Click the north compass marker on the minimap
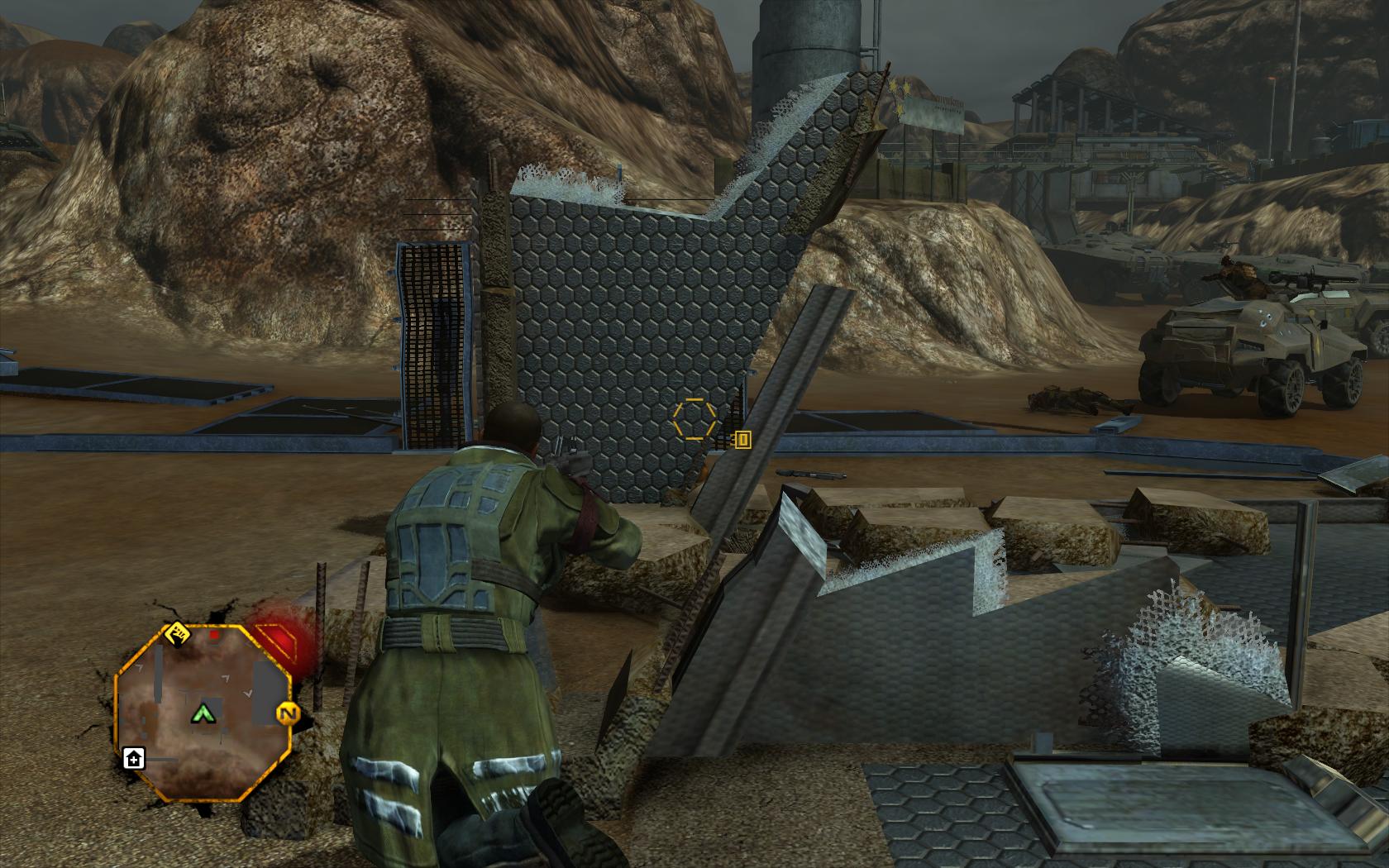 coord(287,713)
